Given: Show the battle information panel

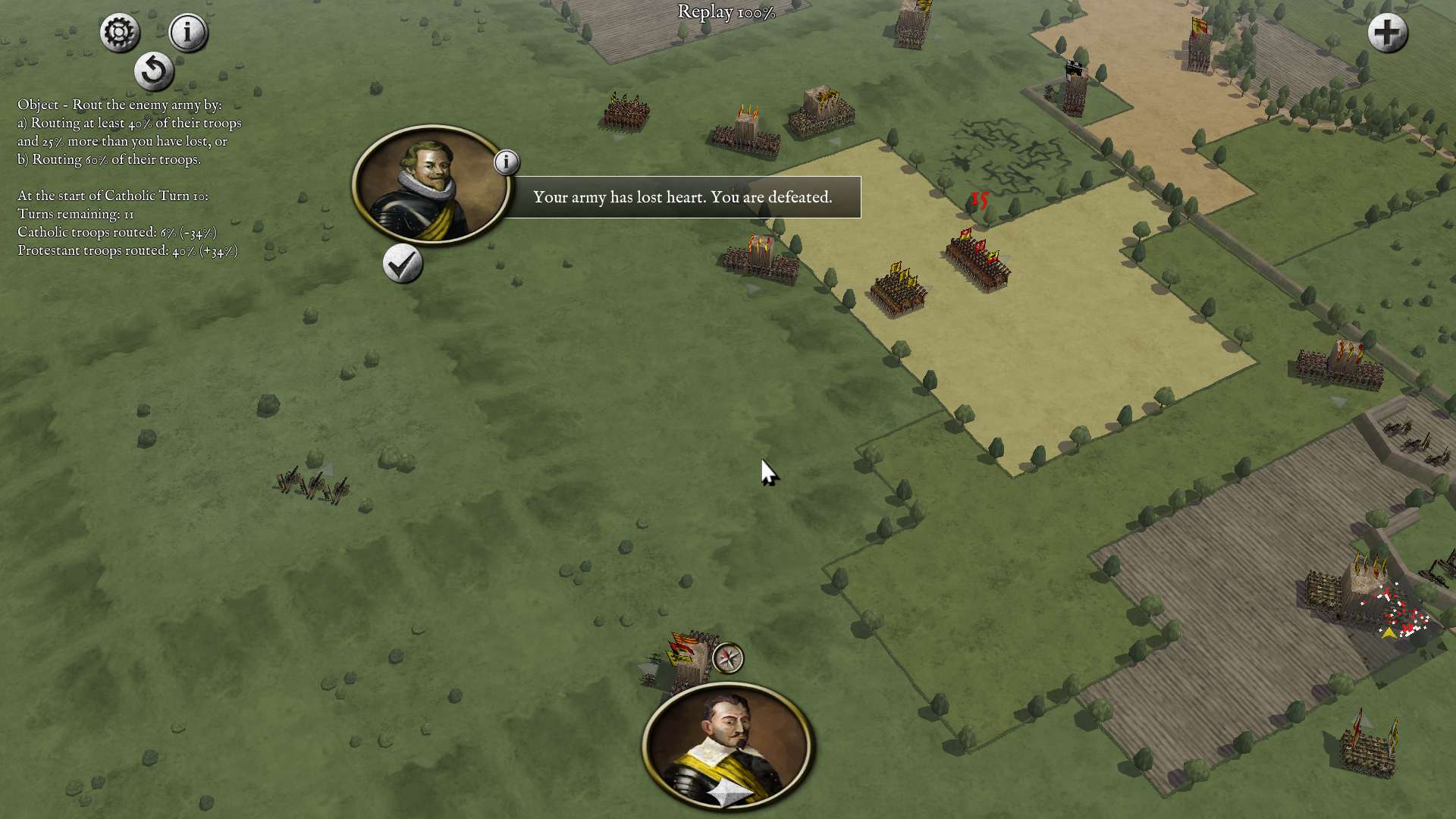Looking at the screenshot, I should coord(187,33).
